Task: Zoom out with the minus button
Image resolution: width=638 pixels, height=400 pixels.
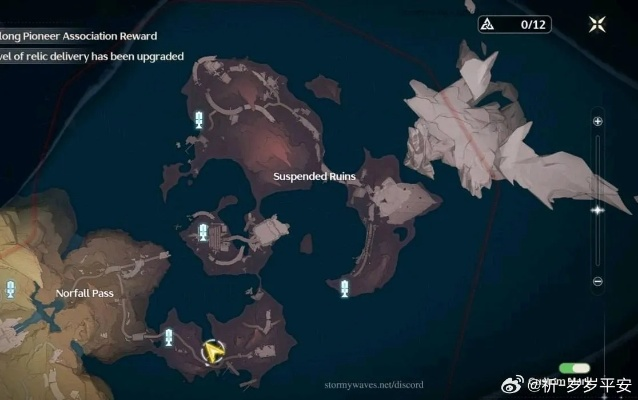Action: tap(597, 282)
